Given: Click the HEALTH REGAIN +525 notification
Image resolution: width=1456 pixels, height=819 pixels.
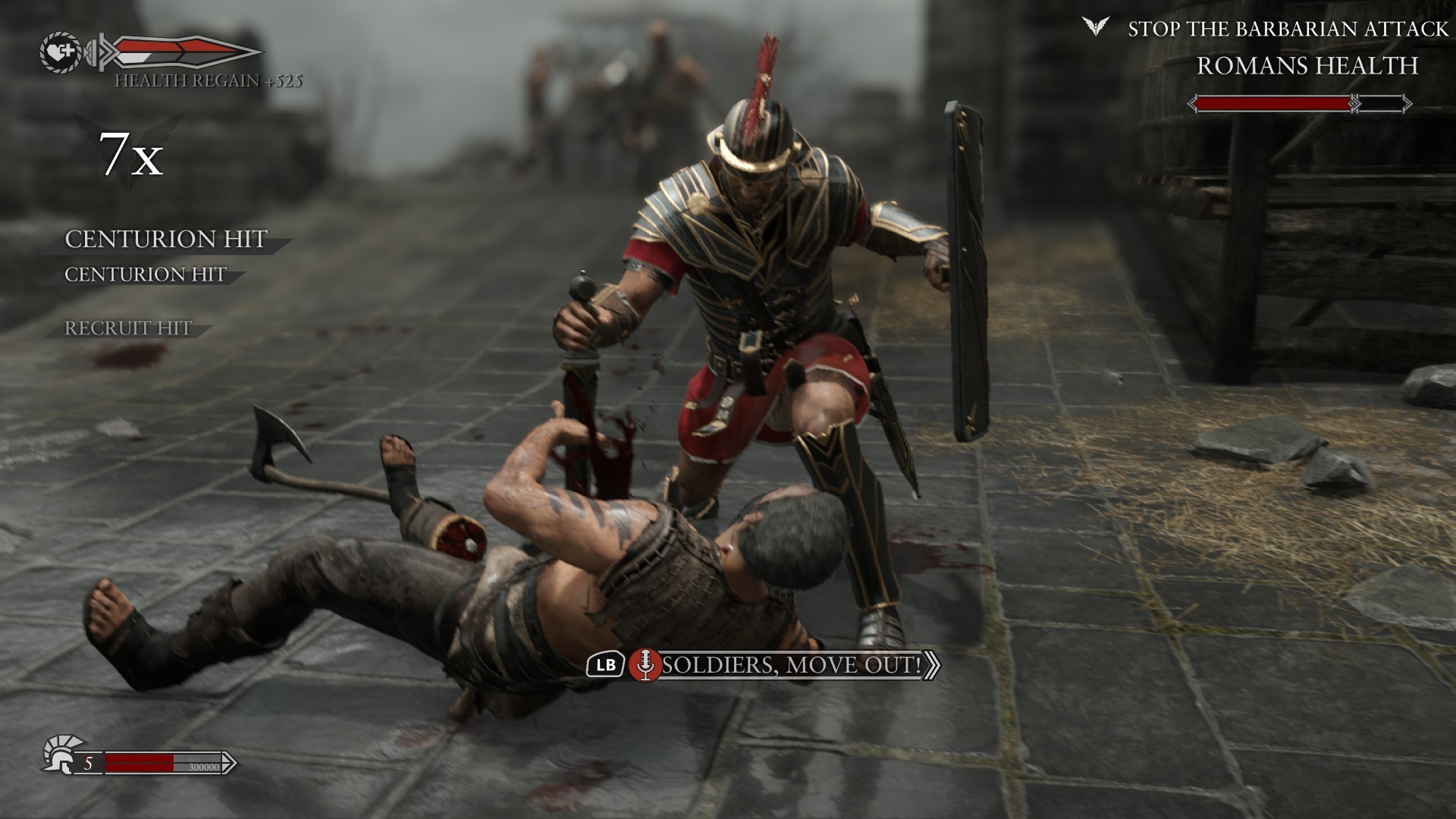Looking at the screenshot, I should click(210, 80).
